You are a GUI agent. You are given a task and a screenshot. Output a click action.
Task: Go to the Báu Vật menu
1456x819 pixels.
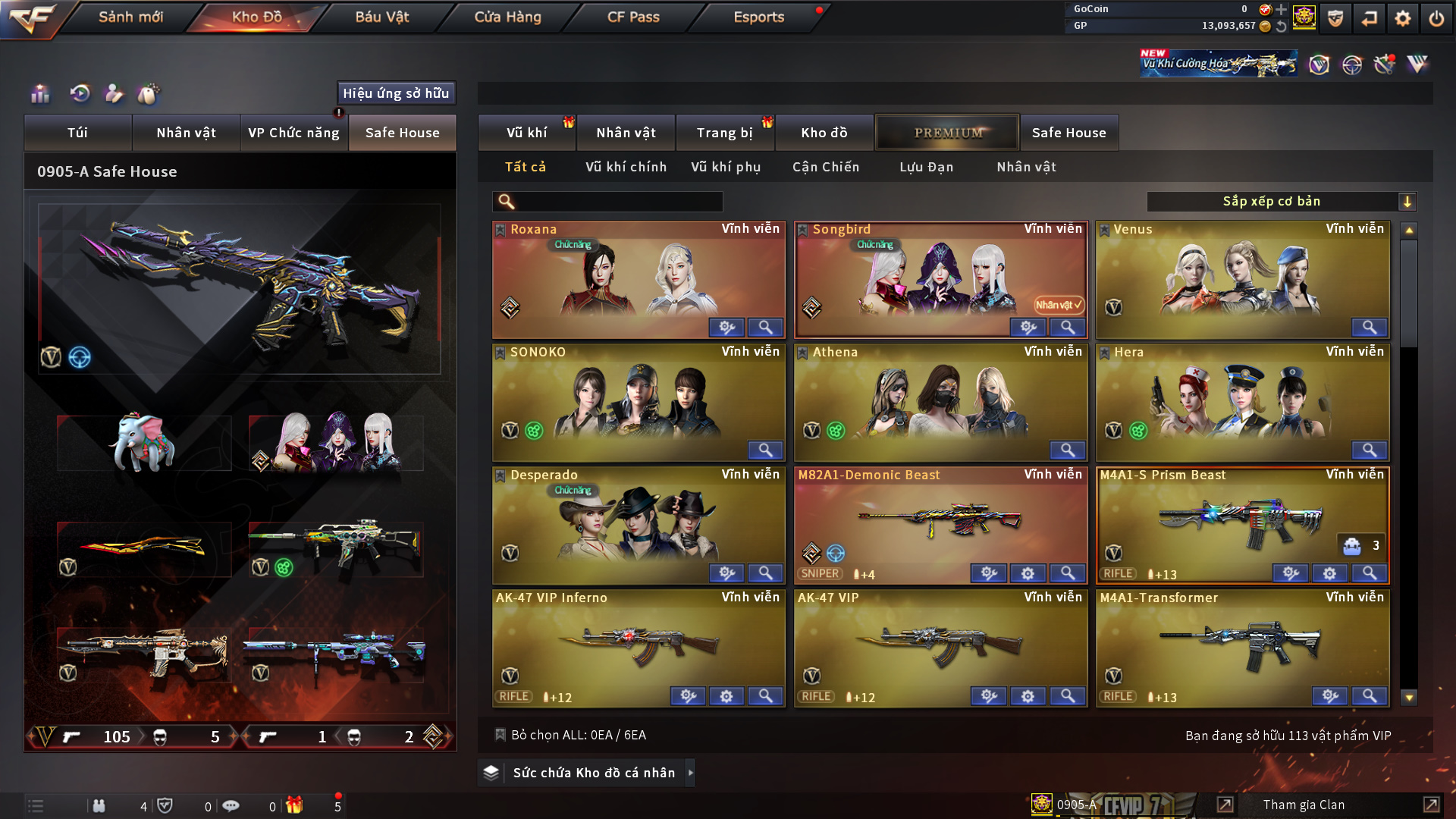pos(381,17)
